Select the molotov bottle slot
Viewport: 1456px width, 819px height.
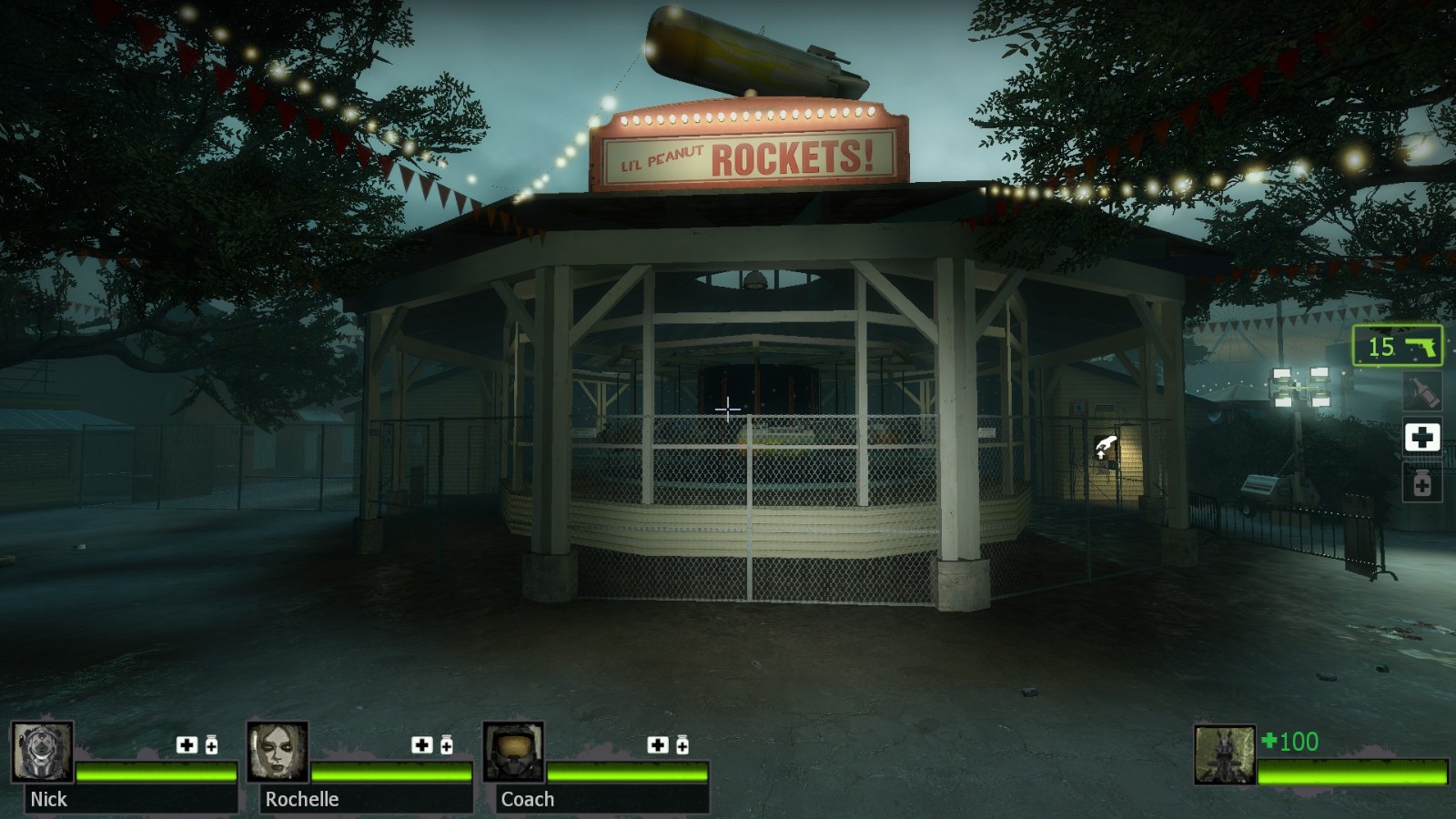(1421, 391)
